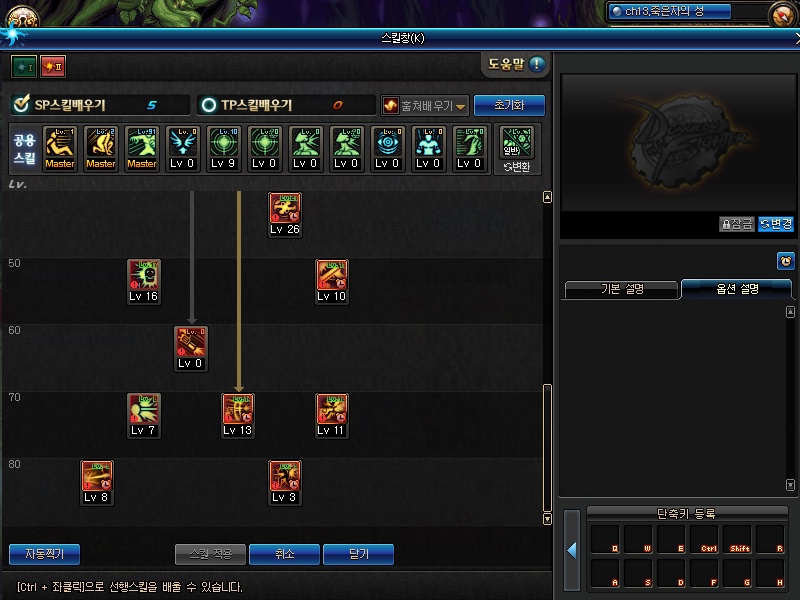
Task: Toggle the 잠금 lock button
Action: [x=737, y=224]
